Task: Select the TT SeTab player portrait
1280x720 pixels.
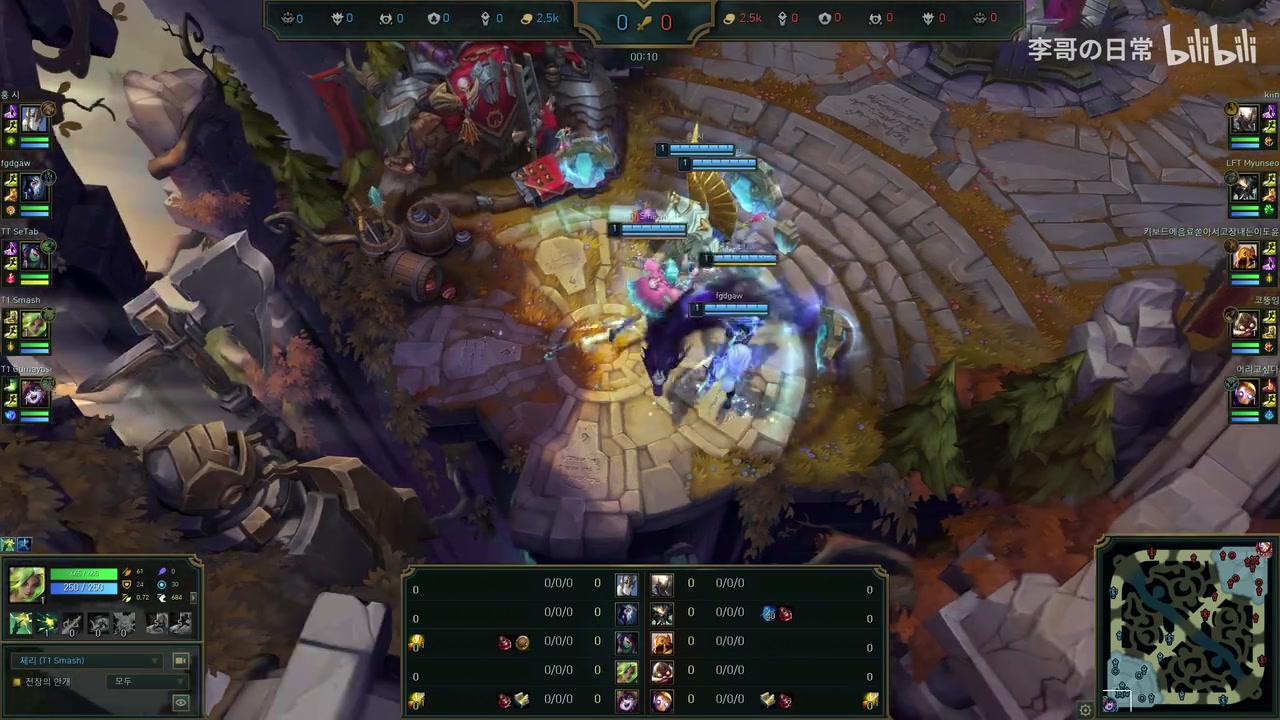Action: coord(35,256)
